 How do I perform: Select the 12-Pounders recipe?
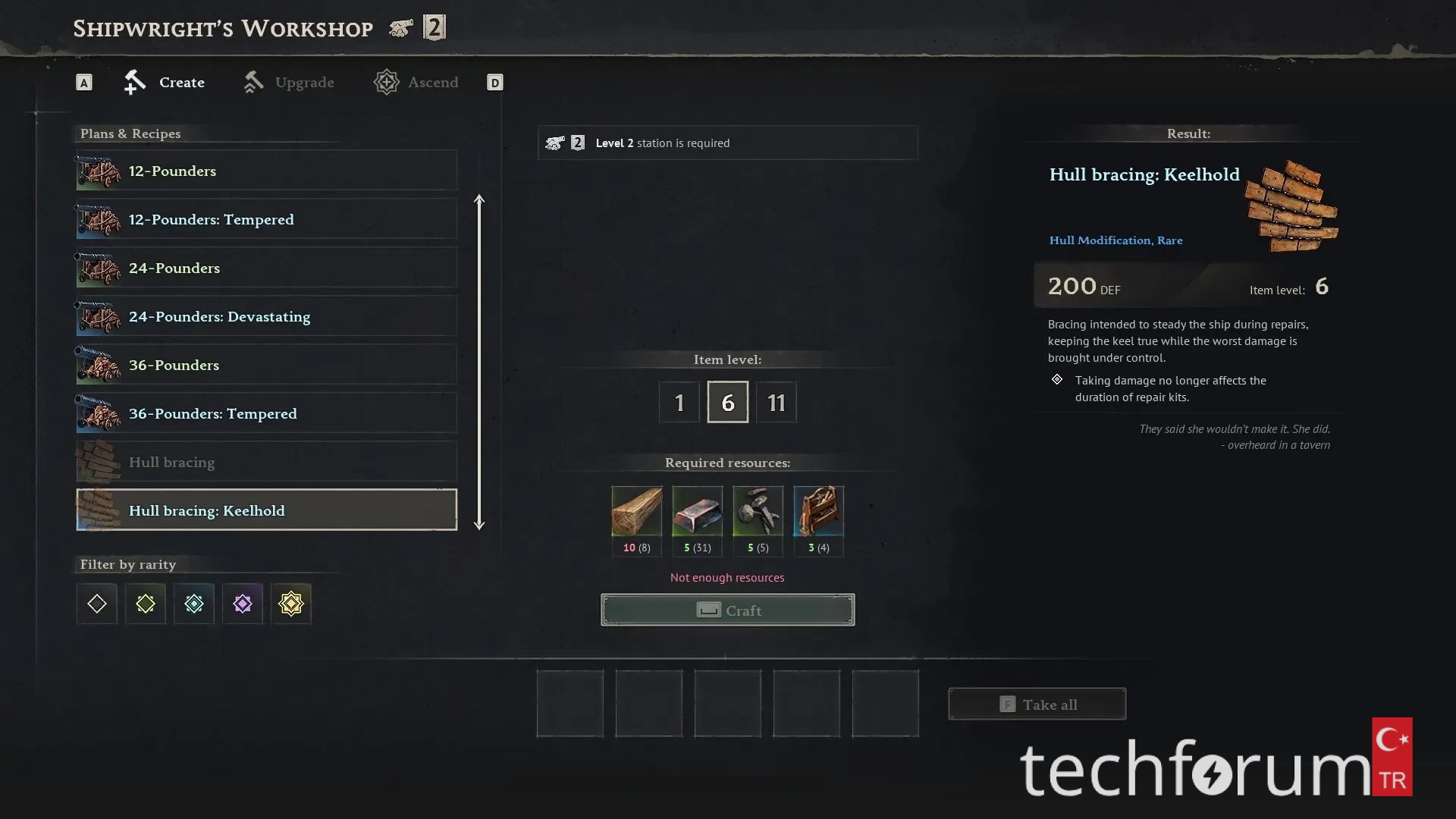[266, 171]
